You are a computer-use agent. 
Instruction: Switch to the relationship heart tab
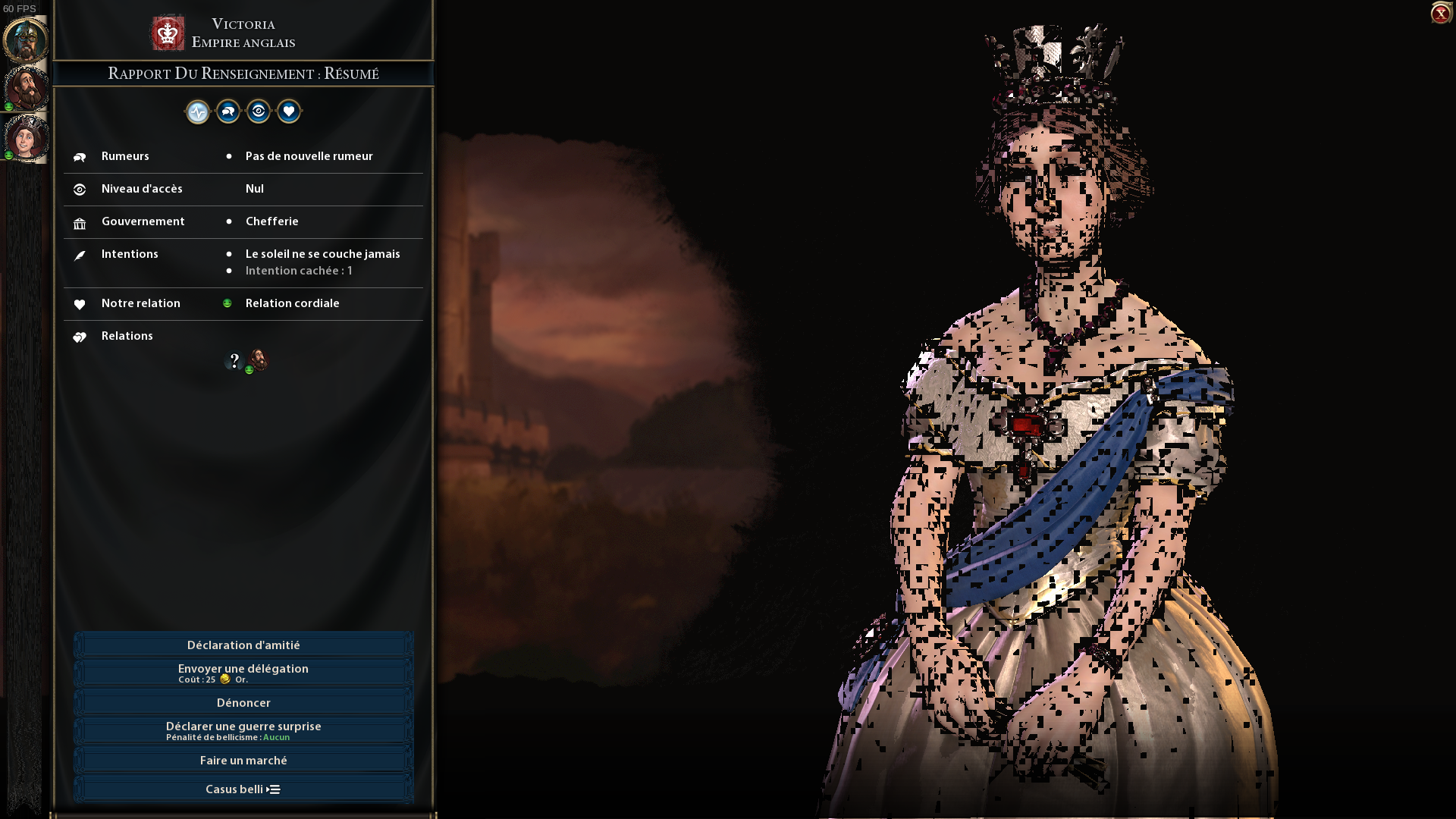pyautogui.click(x=289, y=112)
